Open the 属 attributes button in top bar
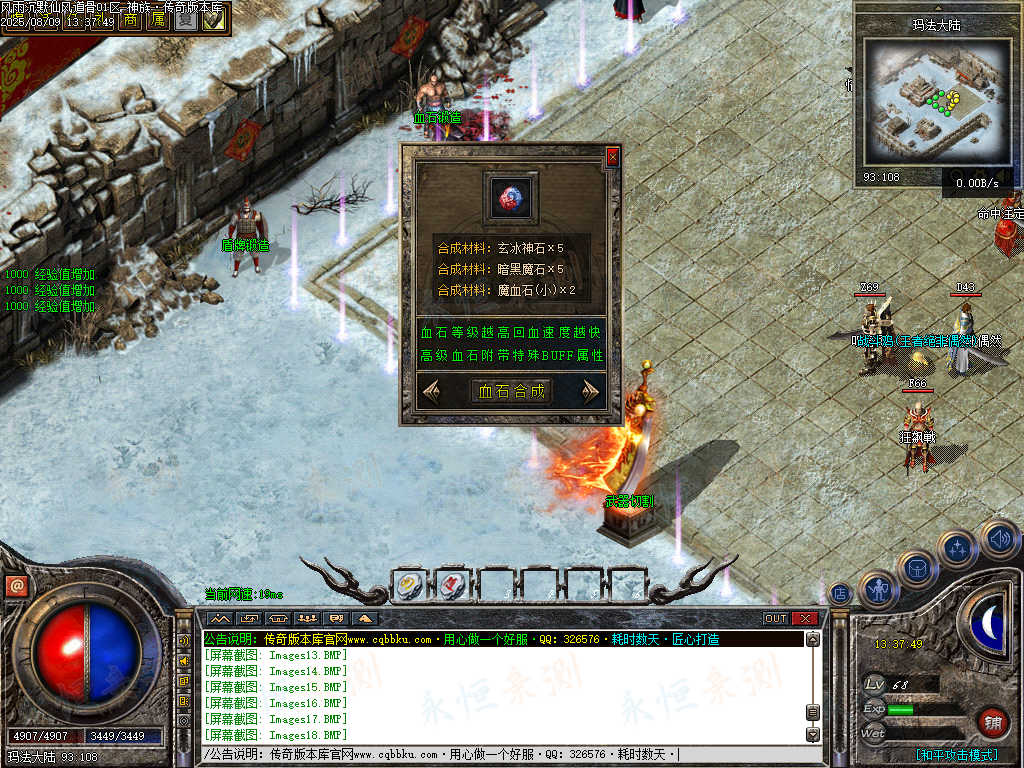The image size is (1024, 768). tap(157, 20)
